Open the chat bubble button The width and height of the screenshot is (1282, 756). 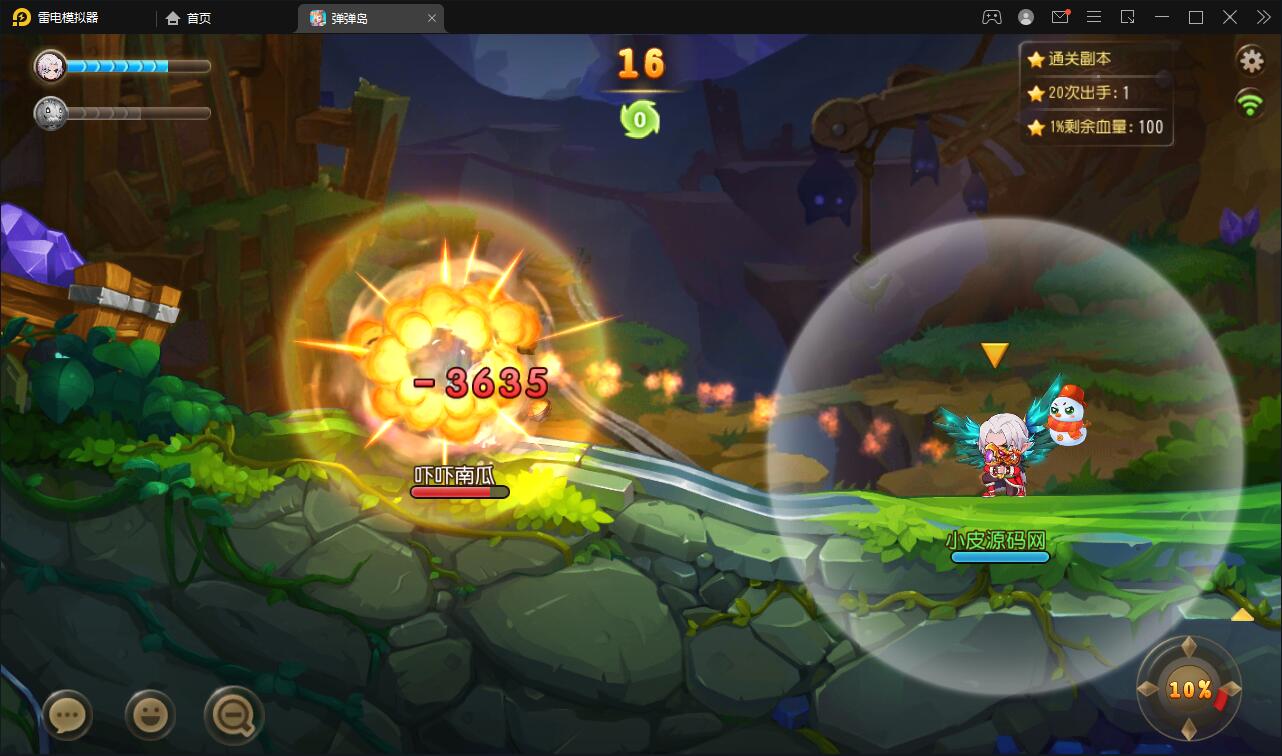[x=67, y=715]
